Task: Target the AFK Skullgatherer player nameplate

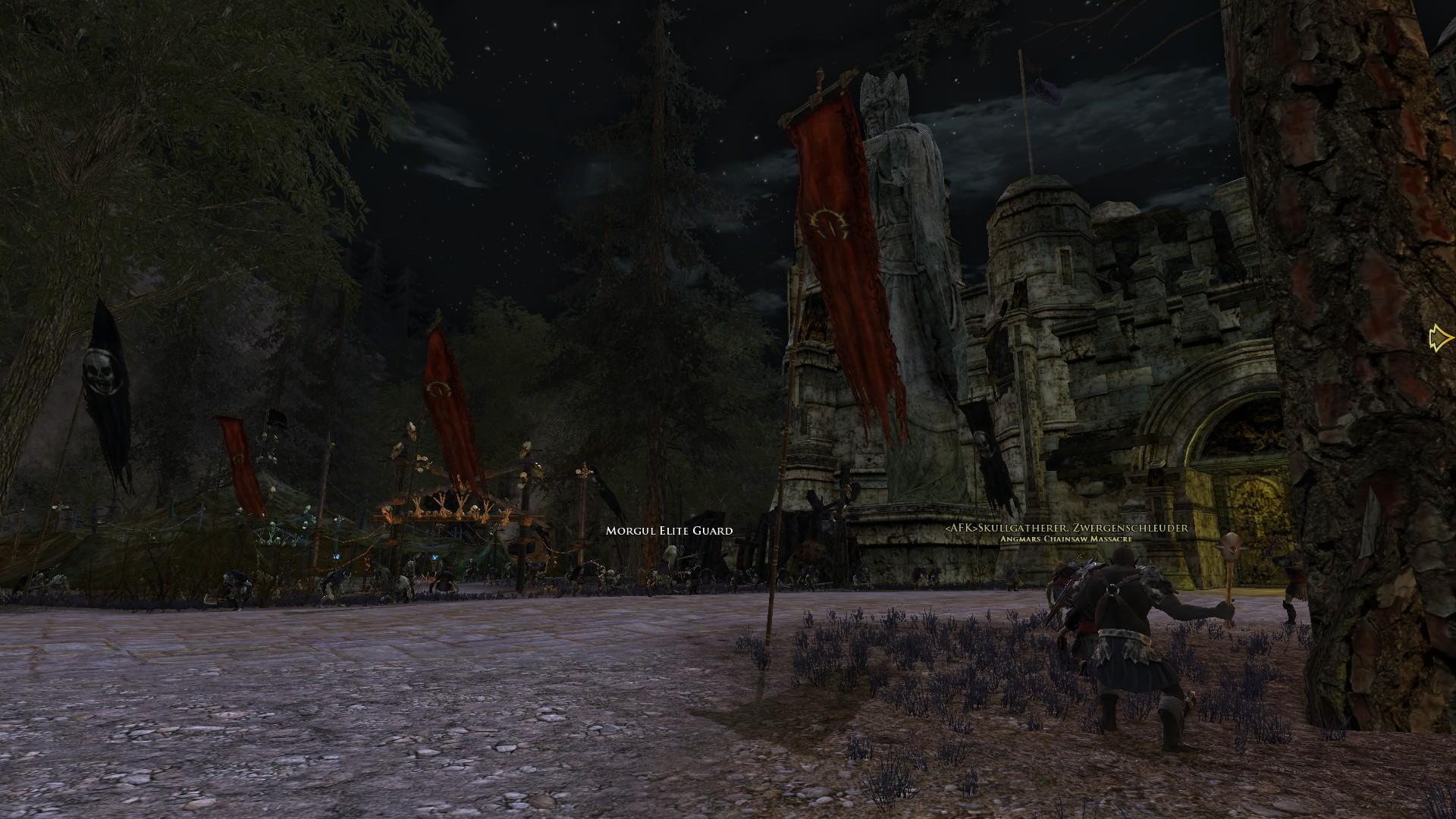Action: (x=1066, y=528)
